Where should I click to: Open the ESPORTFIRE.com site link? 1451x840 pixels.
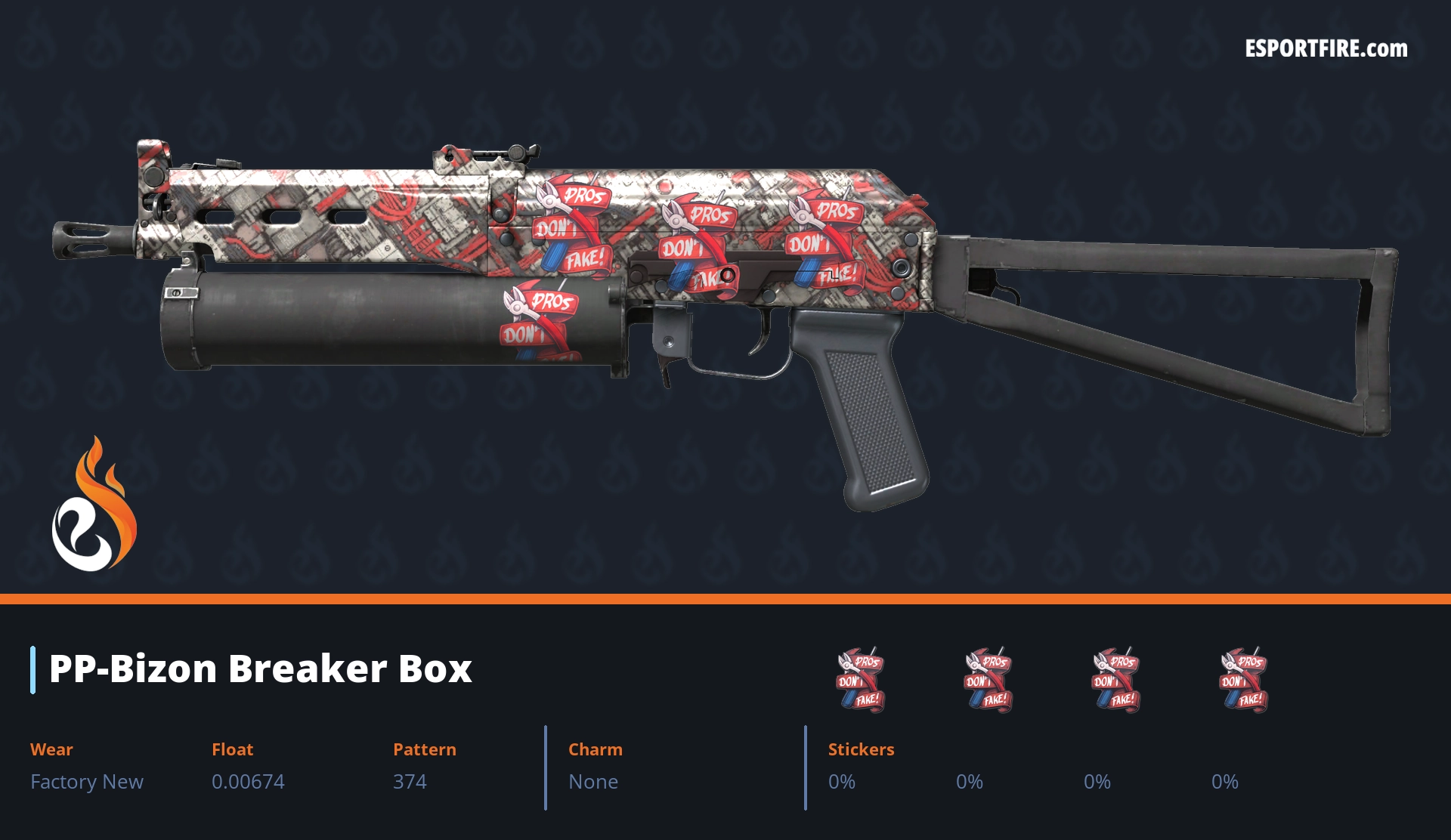click(1326, 49)
